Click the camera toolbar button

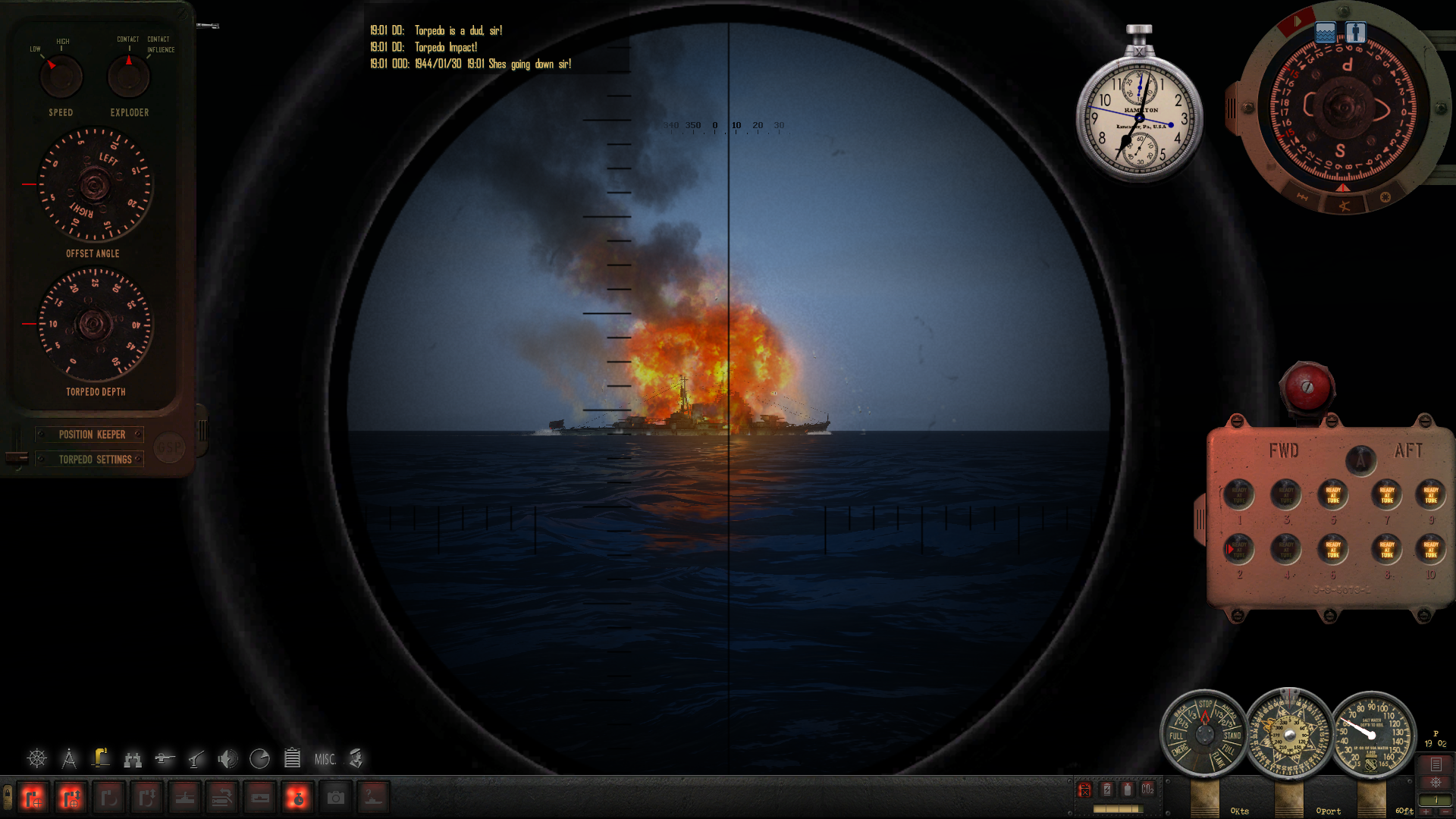coord(335,798)
